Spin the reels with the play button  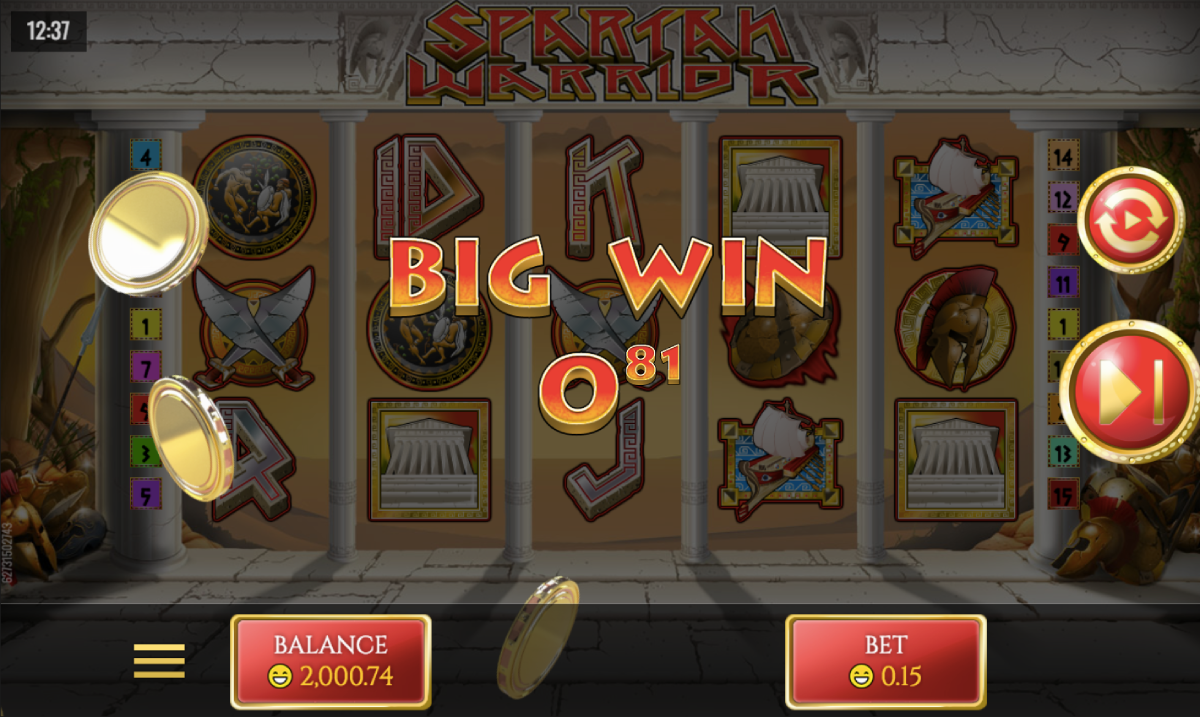[x=1131, y=390]
